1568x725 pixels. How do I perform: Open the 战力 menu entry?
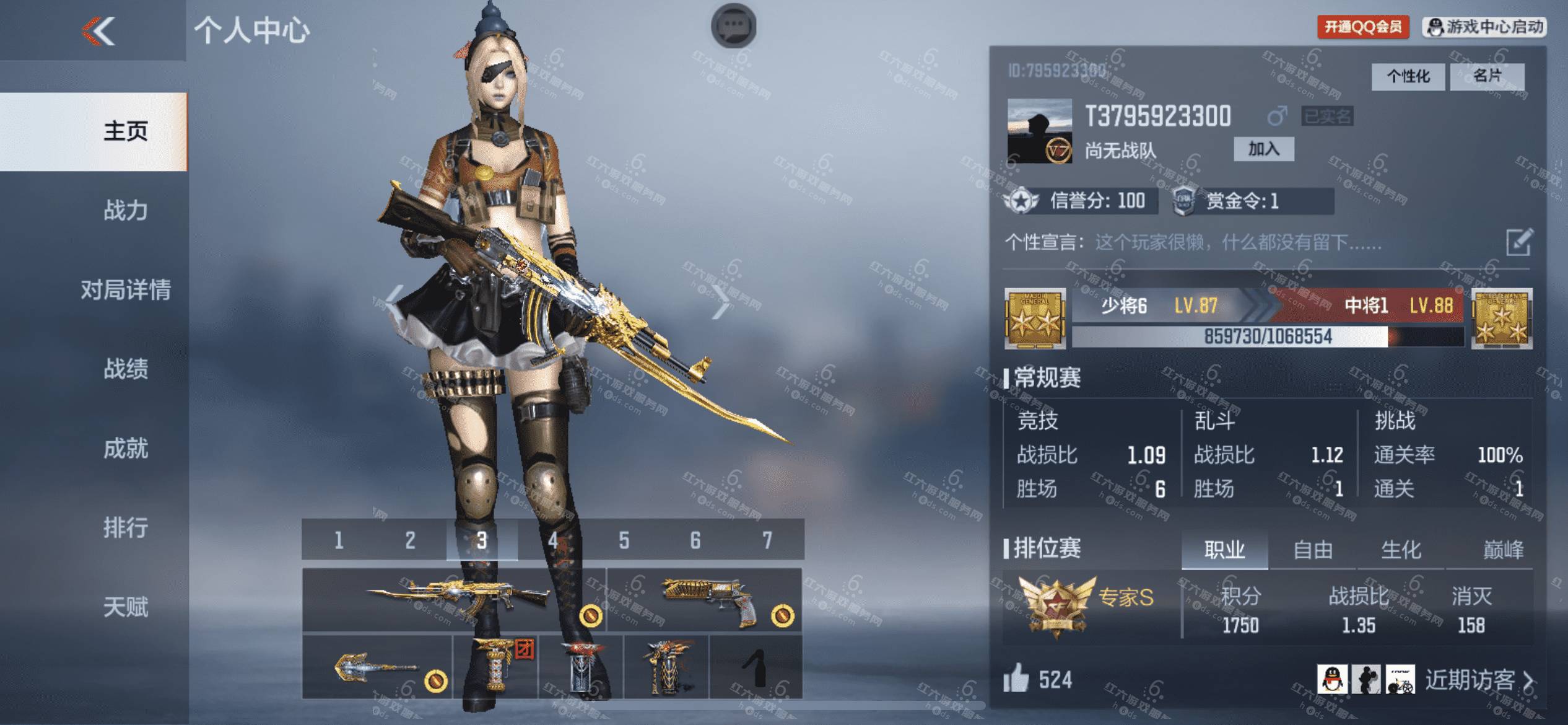(x=126, y=211)
